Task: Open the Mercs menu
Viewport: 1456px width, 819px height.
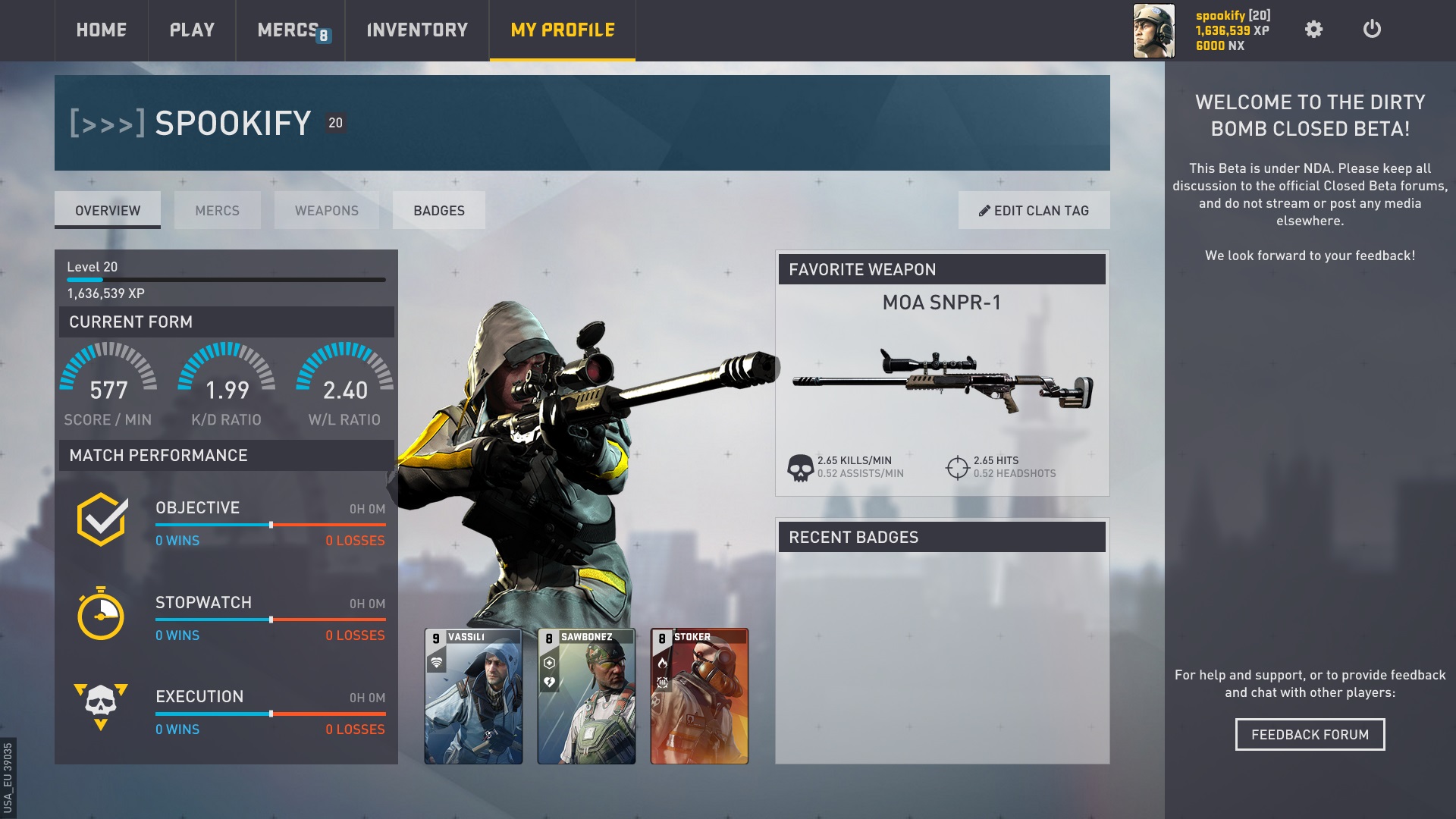Action: click(289, 30)
